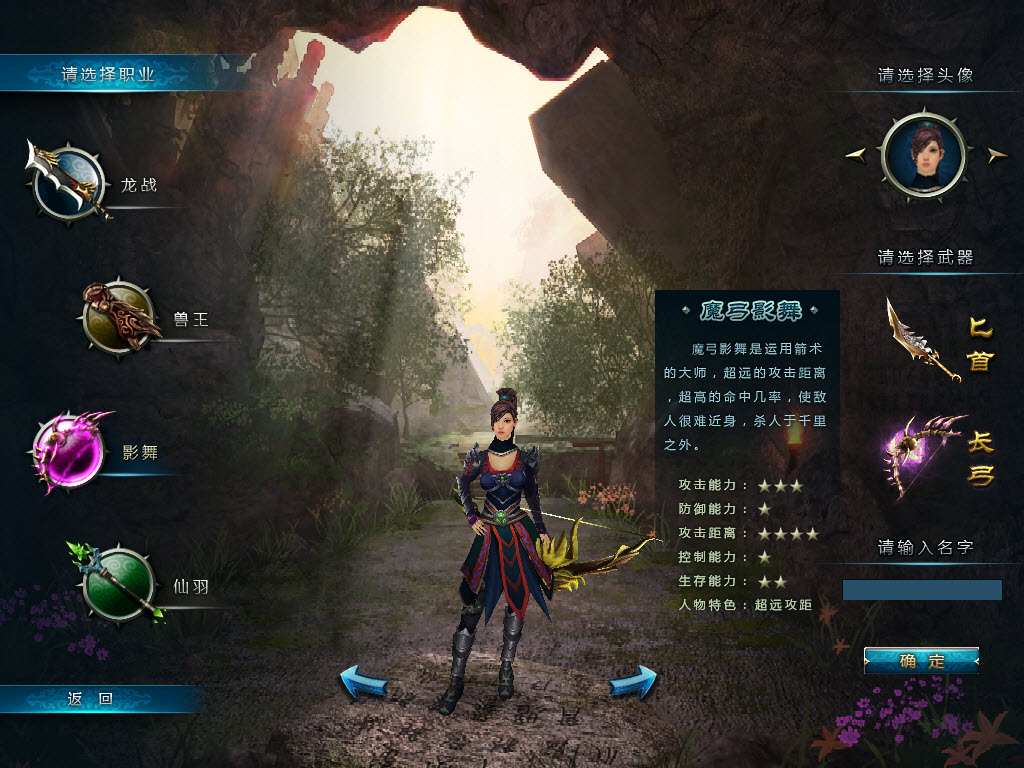This screenshot has height=768, width=1024.
Task: Confirm character with 确定 button
Action: coord(921,661)
